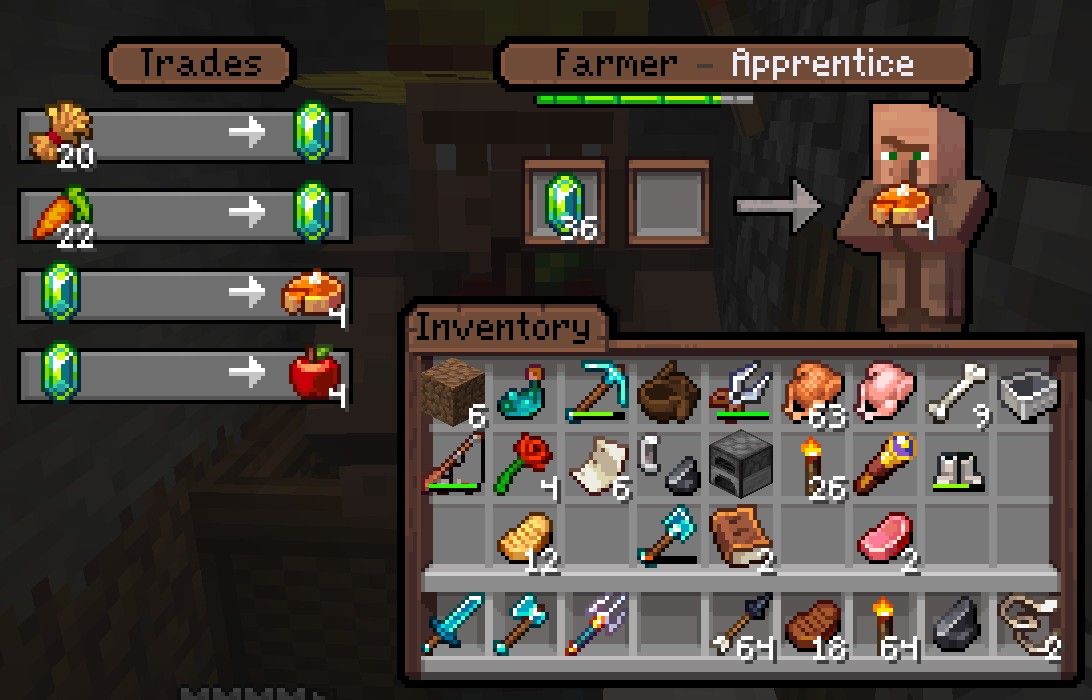The width and height of the screenshot is (1092, 700).
Task: Select the diamond axe in hotbar
Action: click(x=523, y=623)
